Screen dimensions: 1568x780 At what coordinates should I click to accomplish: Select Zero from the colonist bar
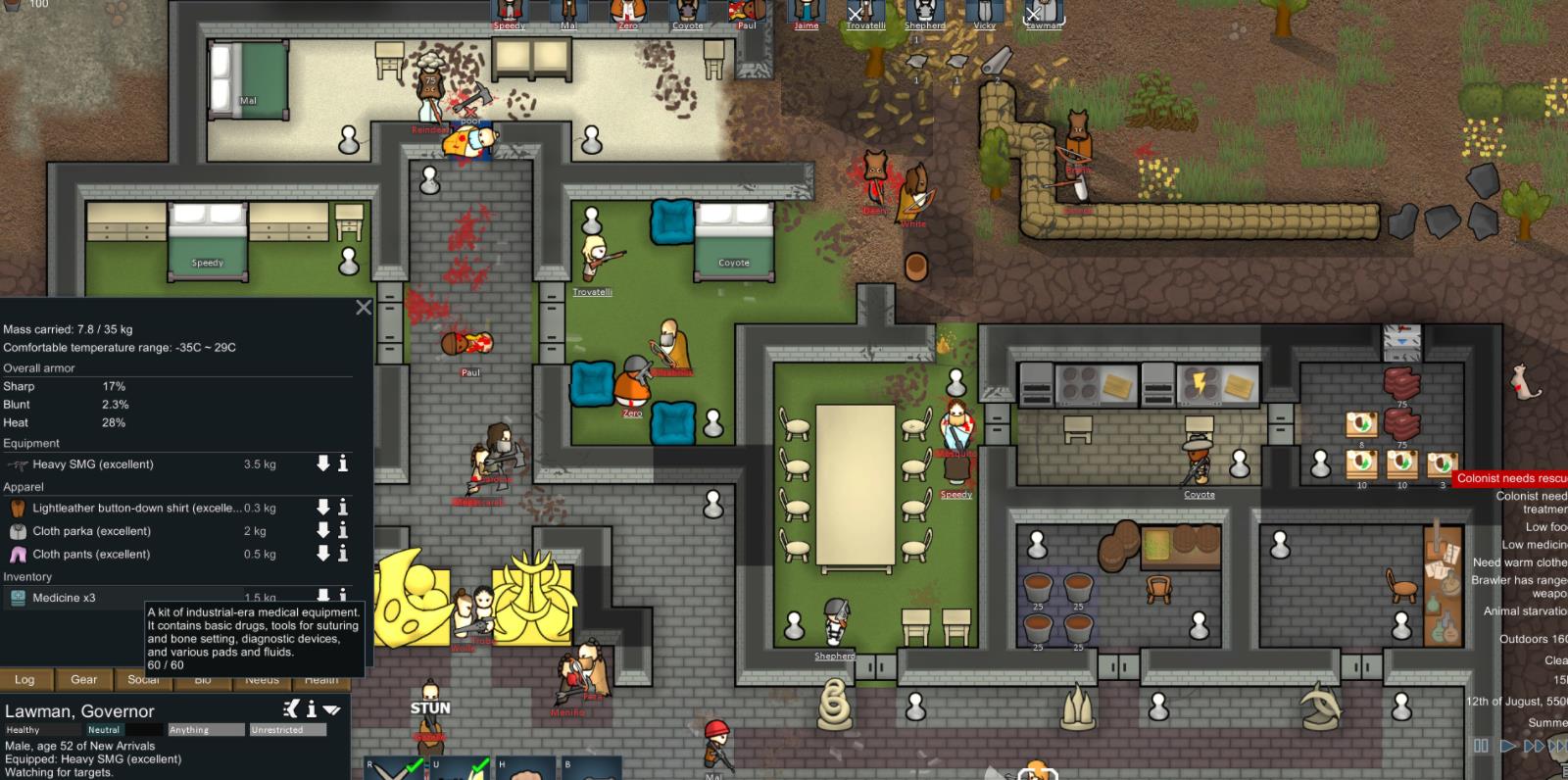(628, 13)
